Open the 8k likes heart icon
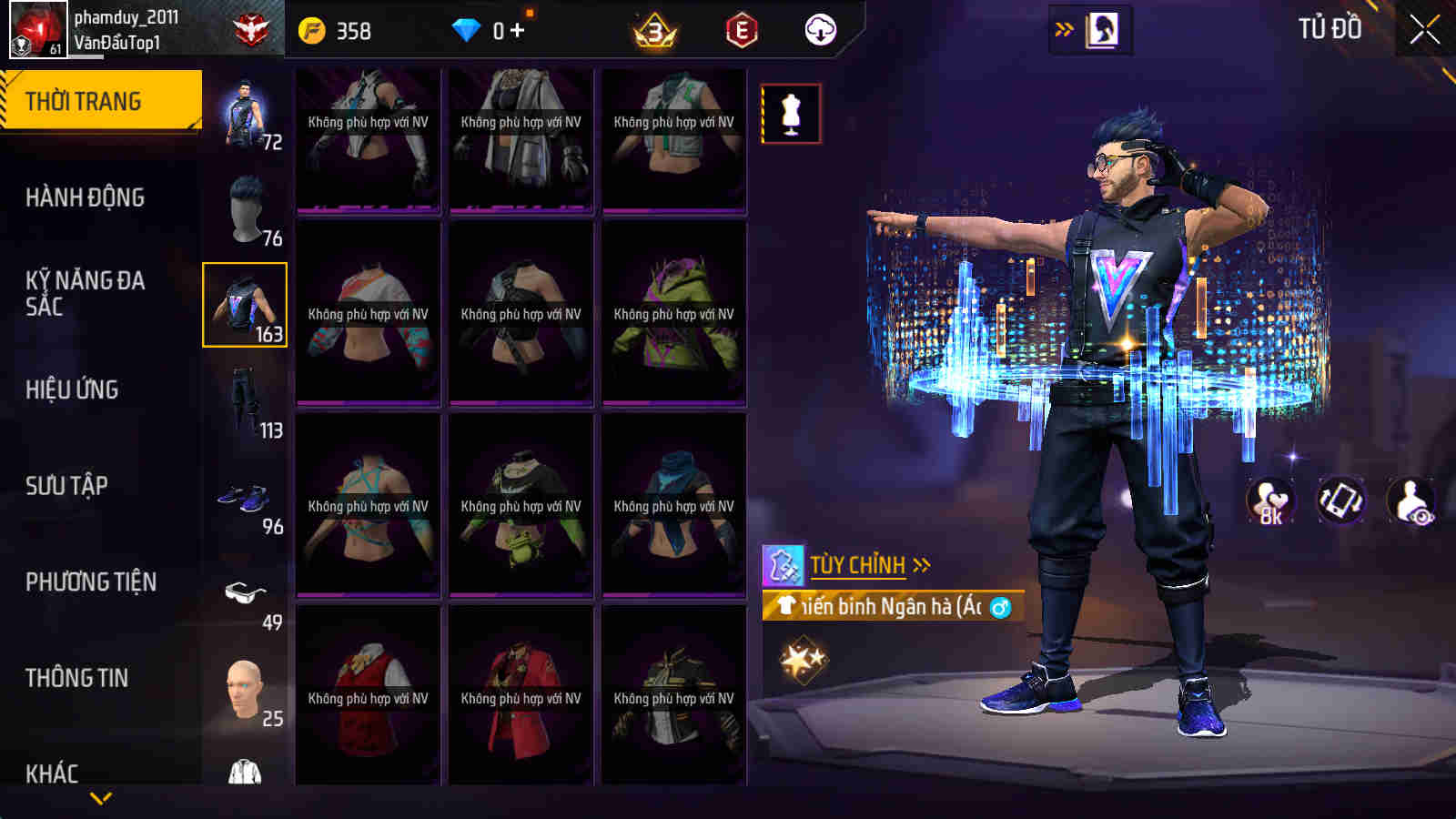The image size is (1456, 819). point(1269,499)
